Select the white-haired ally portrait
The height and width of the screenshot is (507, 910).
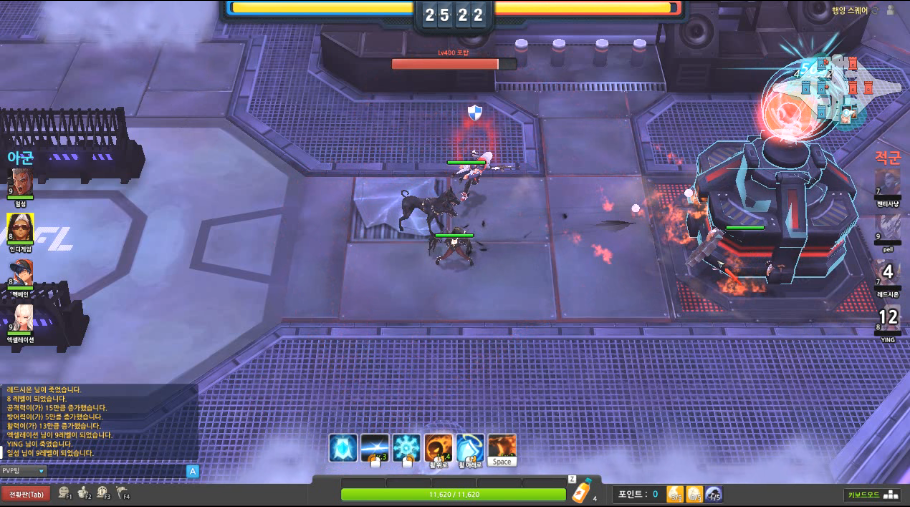(x=21, y=316)
